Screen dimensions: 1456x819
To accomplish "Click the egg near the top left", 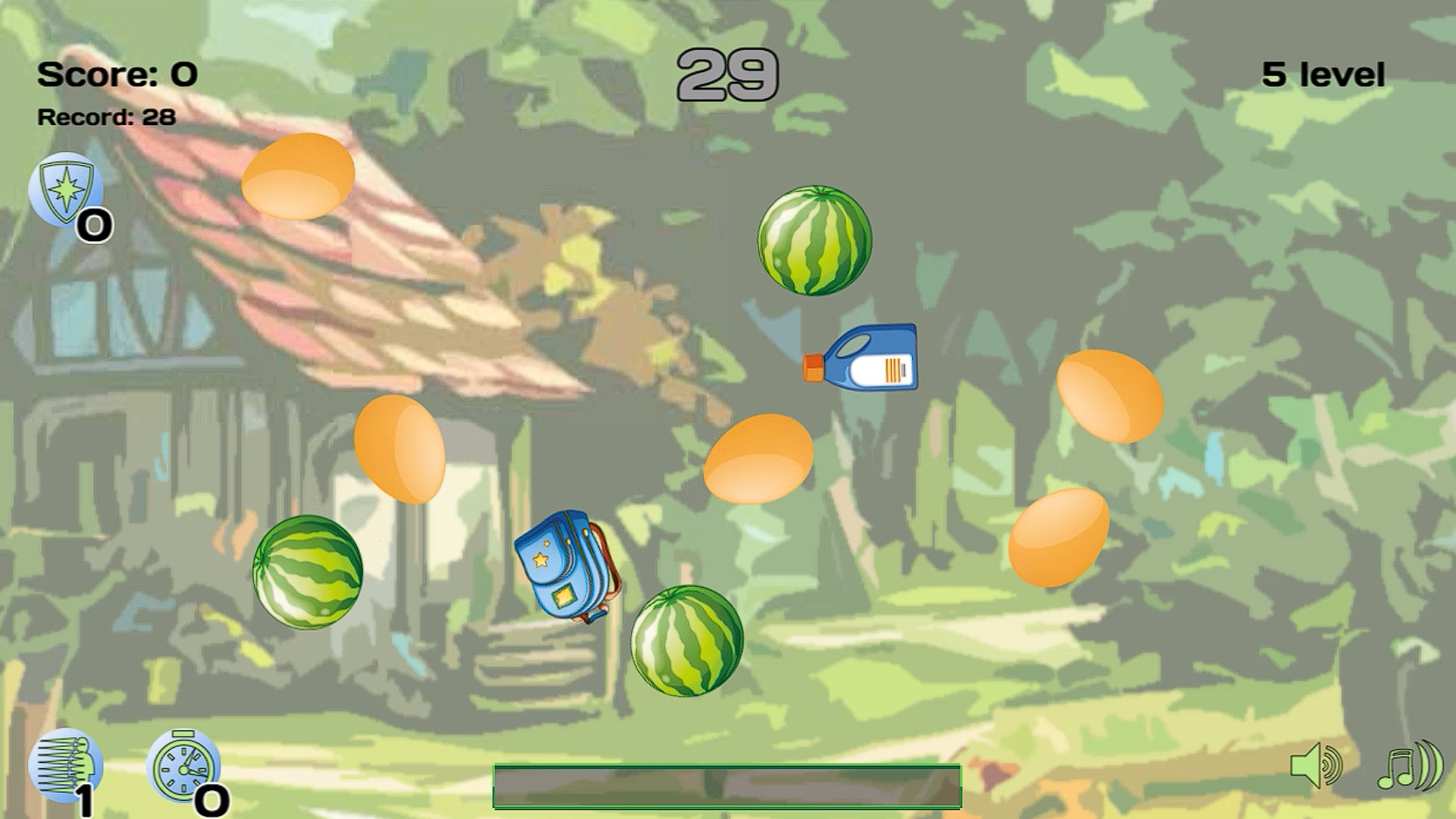I will click(296, 173).
